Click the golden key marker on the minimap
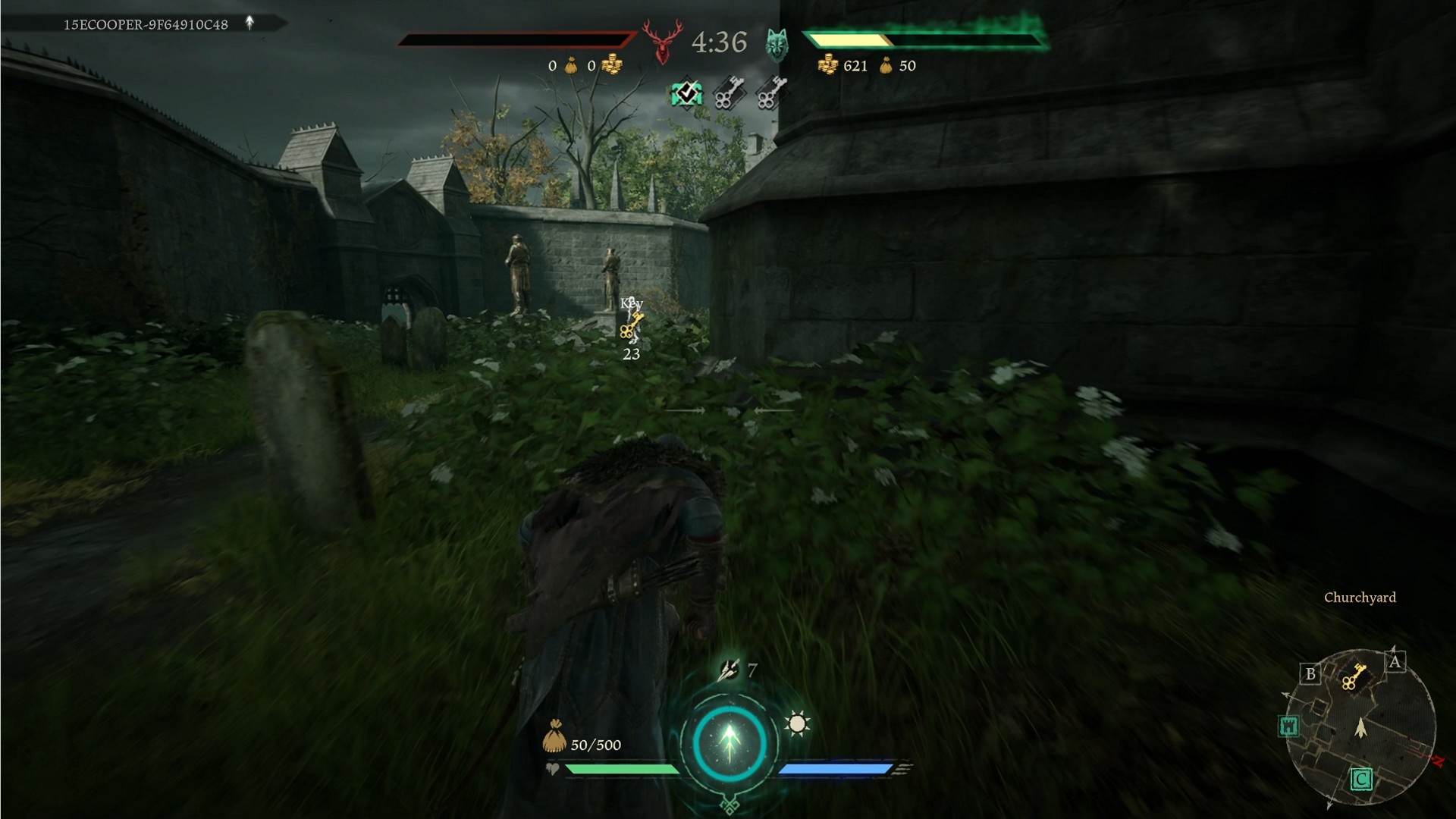1456x819 pixels. click(1353, 676)
